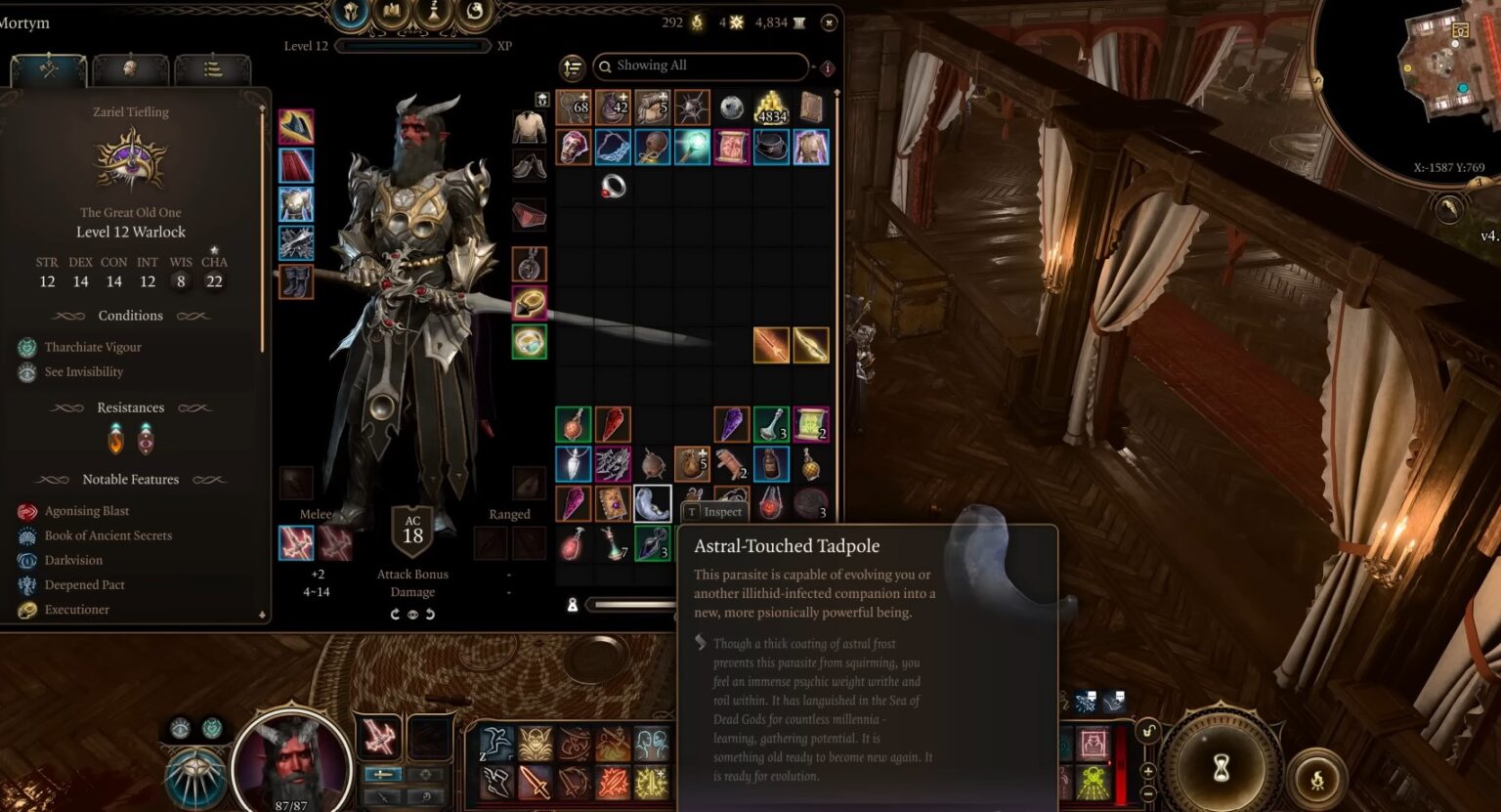
Task: Select the green-bordered ring equipment slot
Action: click(x=529, y=342)
